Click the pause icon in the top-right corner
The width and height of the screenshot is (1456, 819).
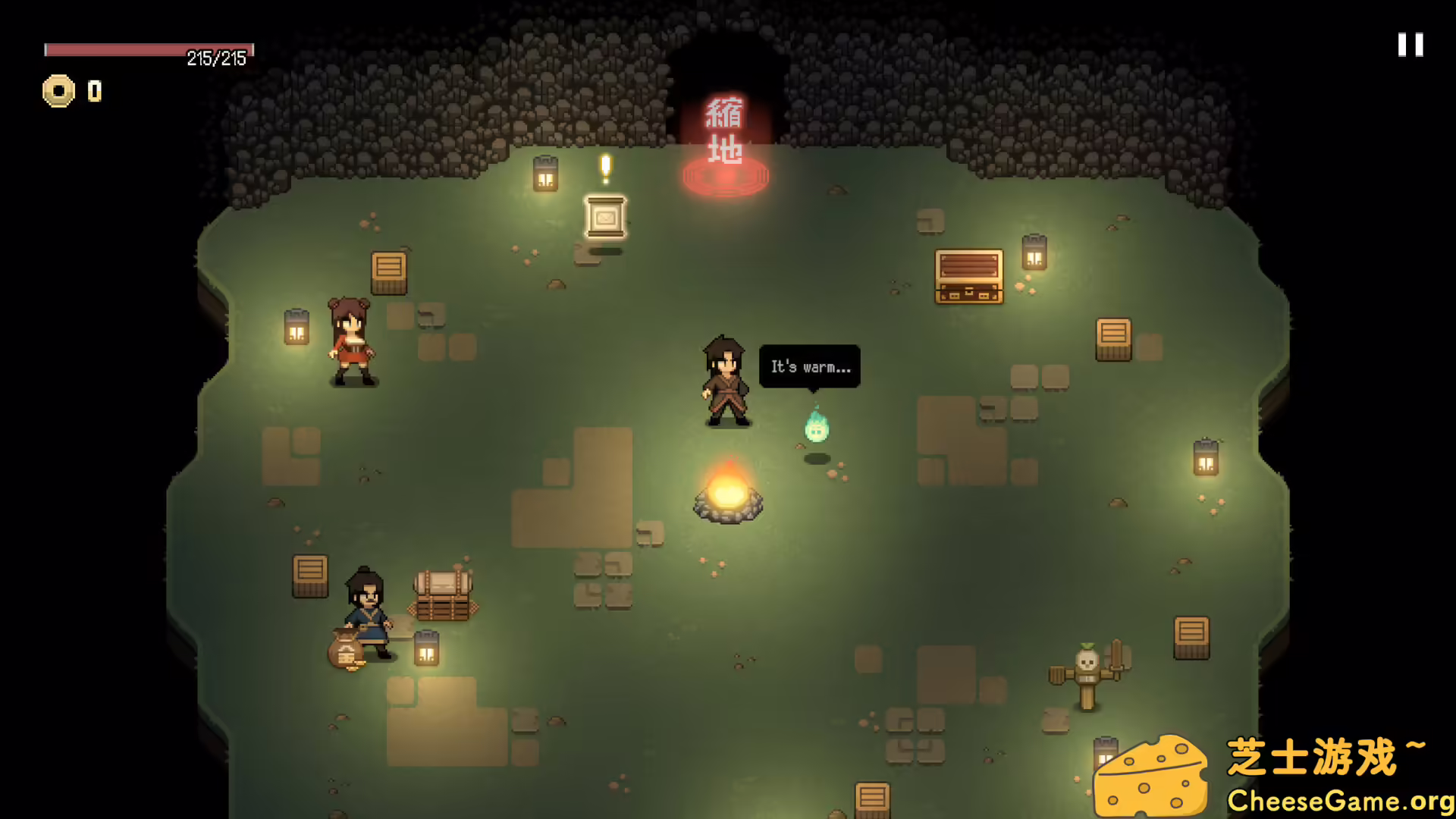coord(1410,45)
